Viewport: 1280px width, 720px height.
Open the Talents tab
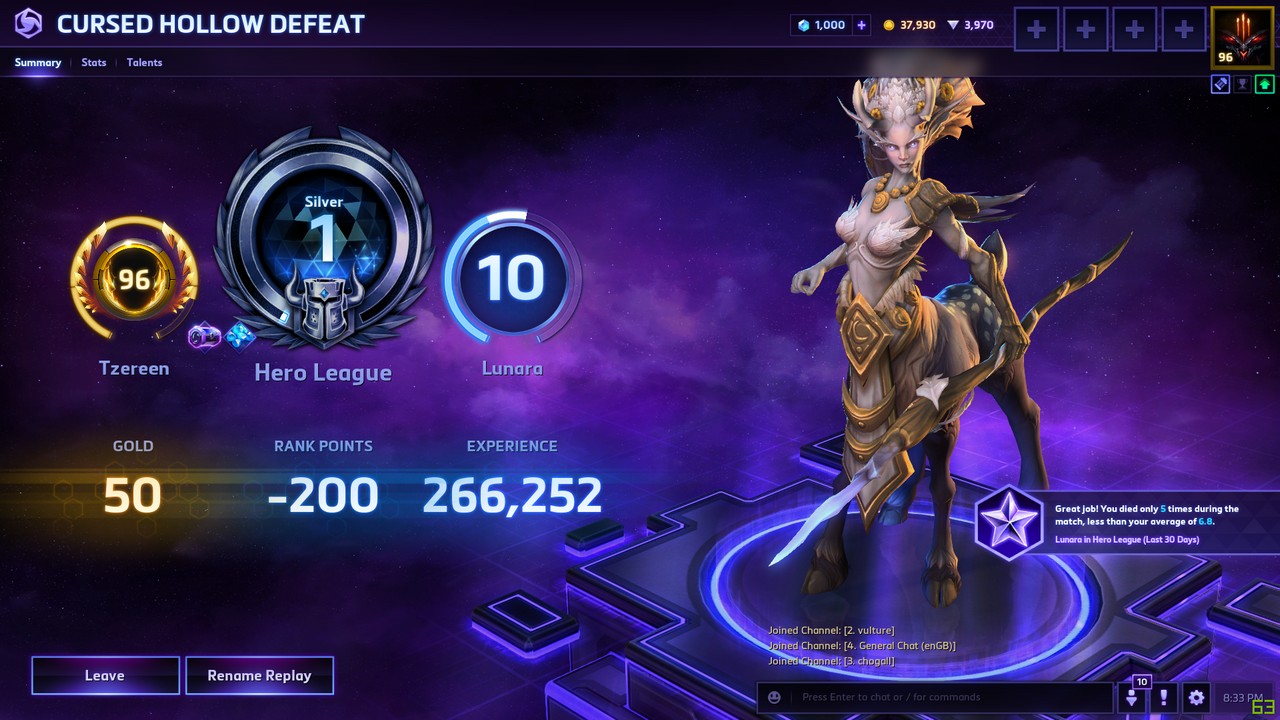pyautogui.click(x=144, y=62)
